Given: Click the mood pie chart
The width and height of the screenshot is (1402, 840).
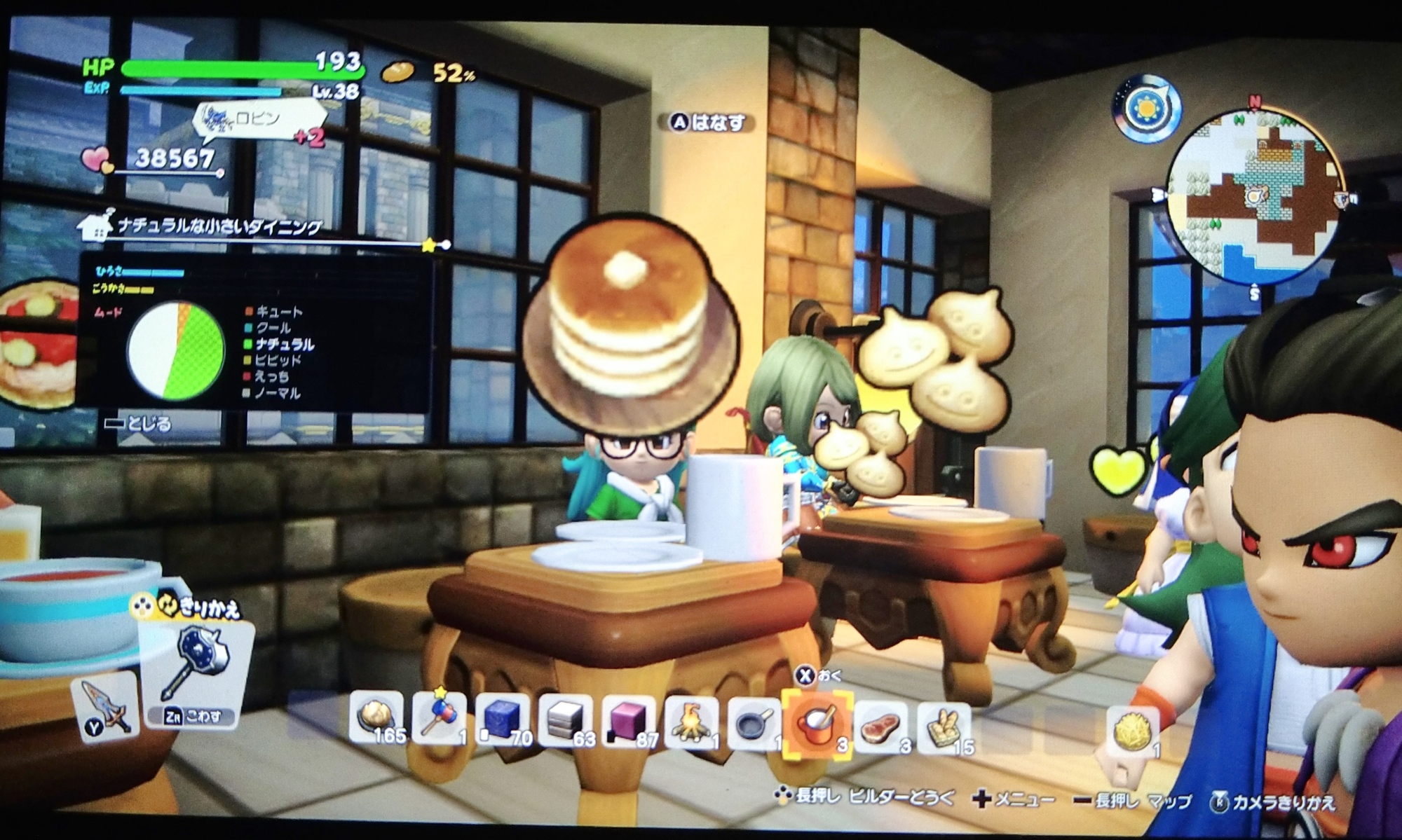Looking at the screenshot, I should tap(176, 351).
